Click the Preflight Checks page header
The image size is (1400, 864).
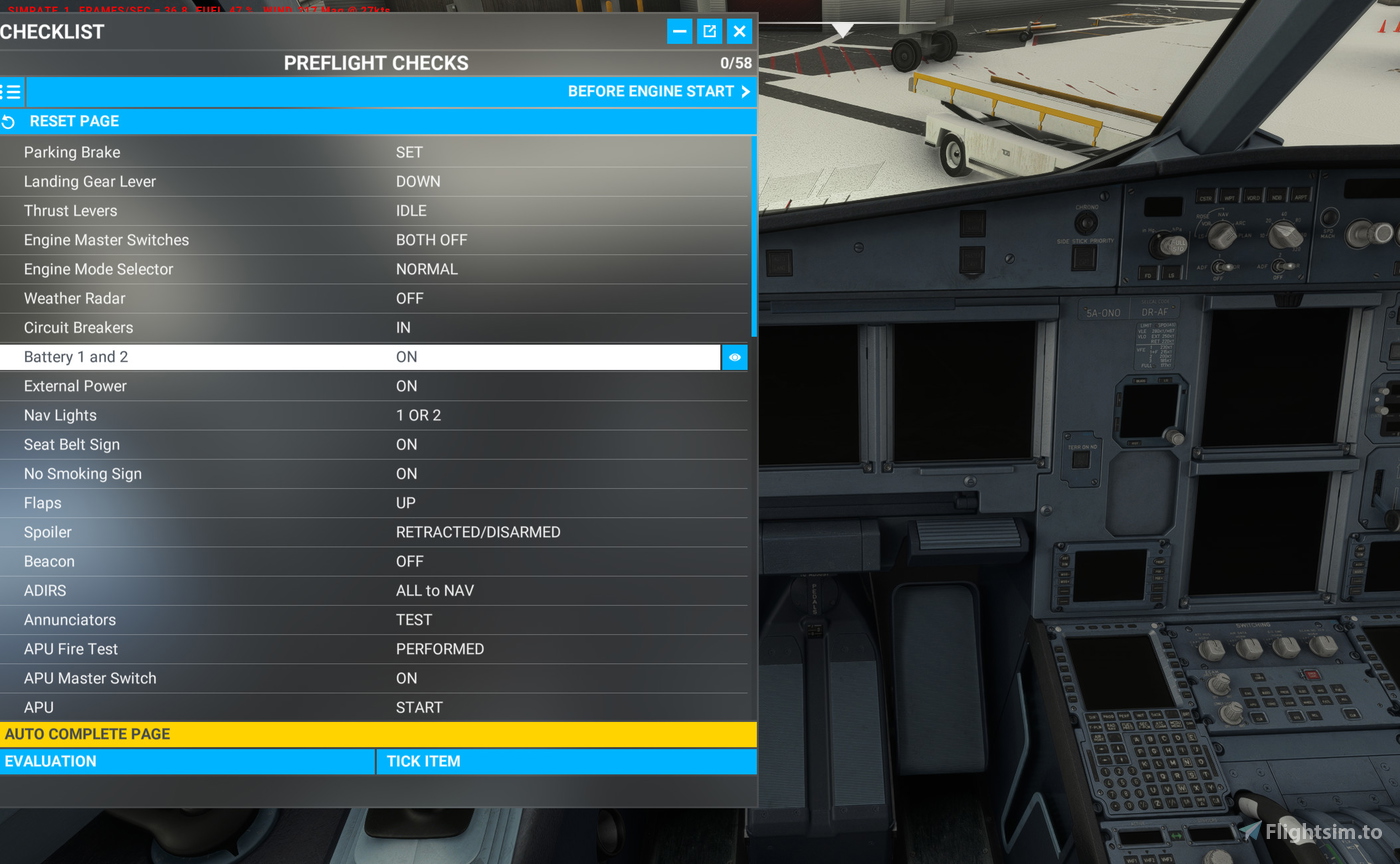[x=376, y=62]
